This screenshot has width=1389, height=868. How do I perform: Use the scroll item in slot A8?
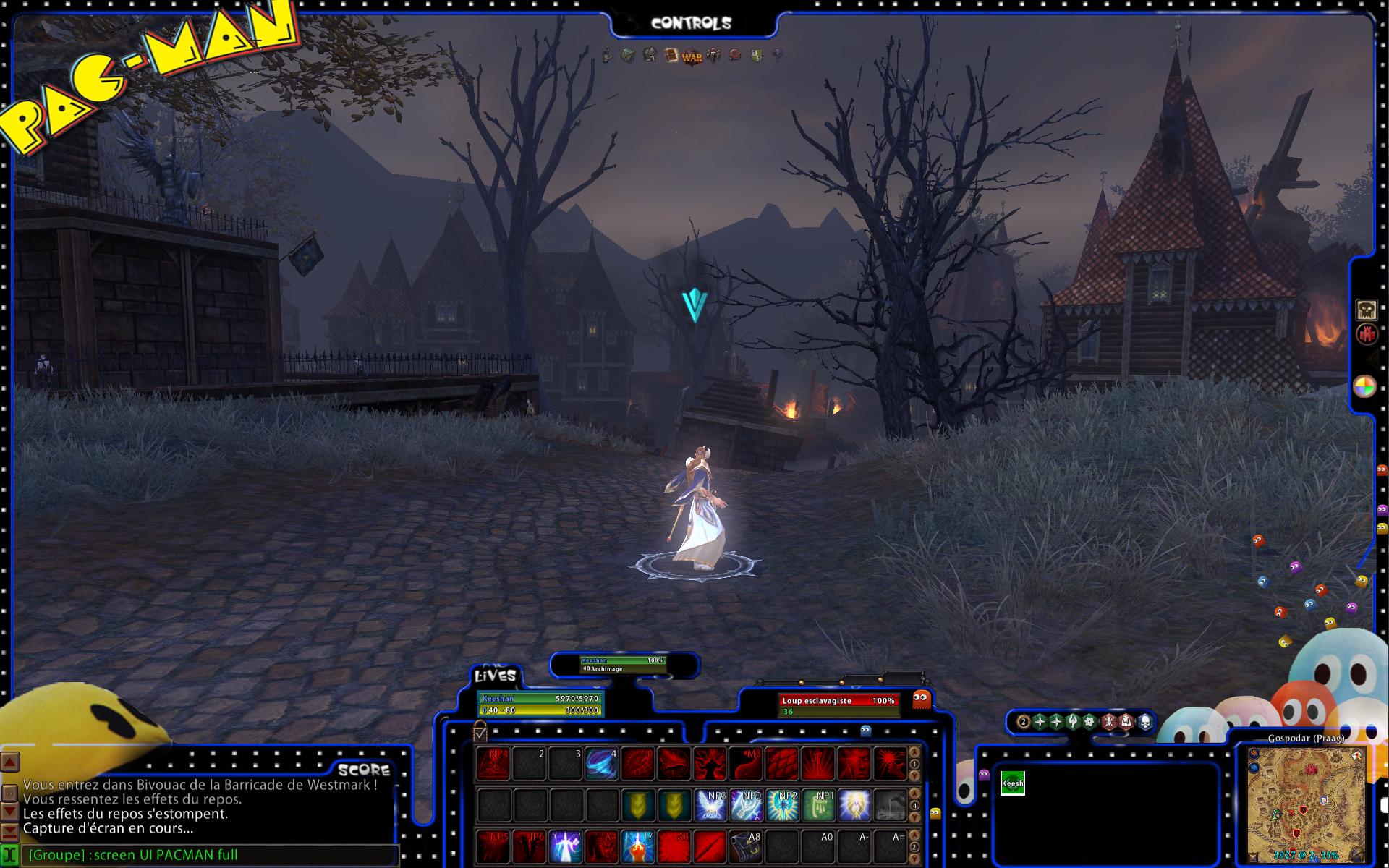tap(746, 846)
